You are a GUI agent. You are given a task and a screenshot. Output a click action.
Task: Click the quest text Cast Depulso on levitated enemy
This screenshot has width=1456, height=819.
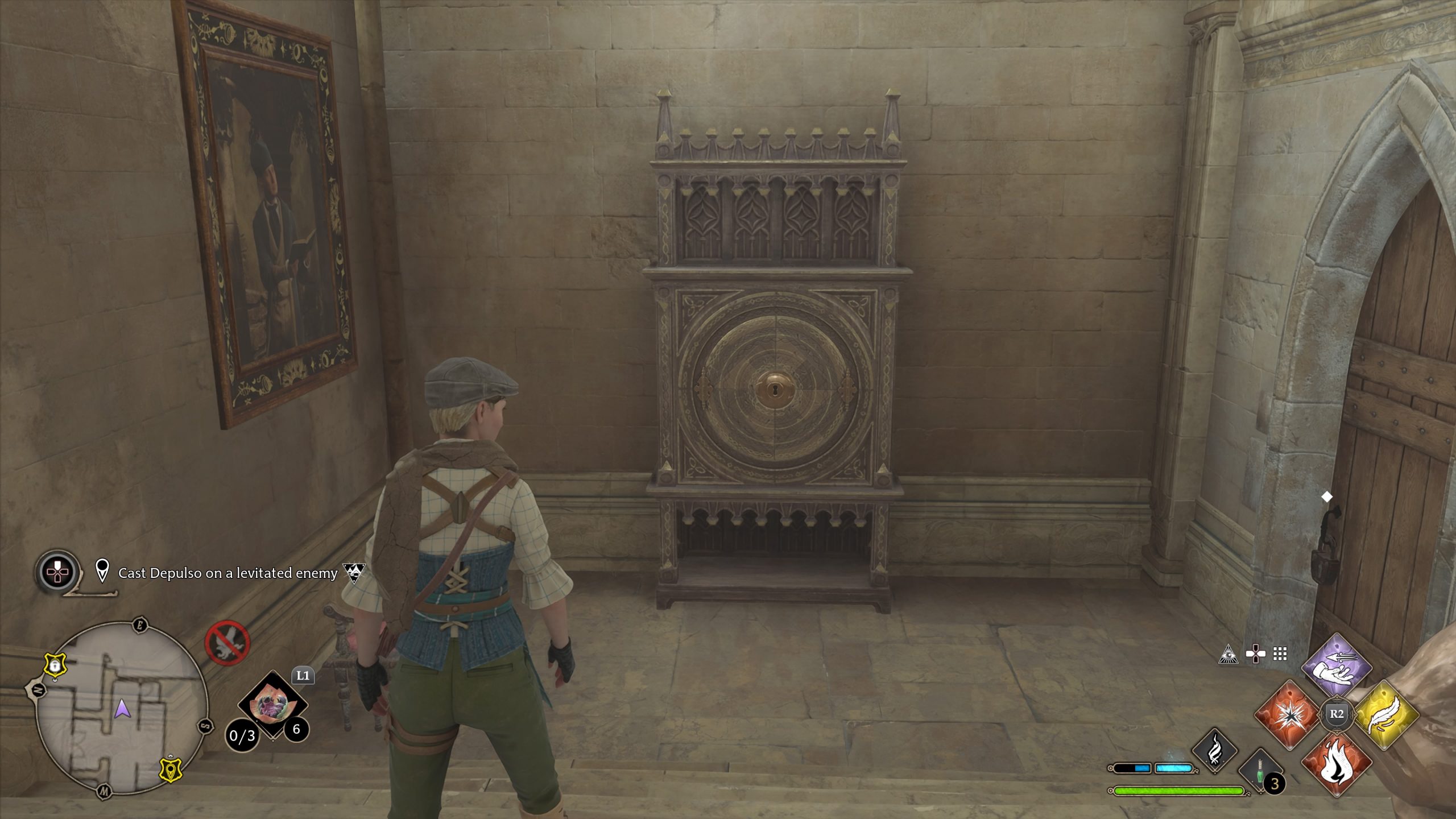pyautogui.click(x=227, y=574)
